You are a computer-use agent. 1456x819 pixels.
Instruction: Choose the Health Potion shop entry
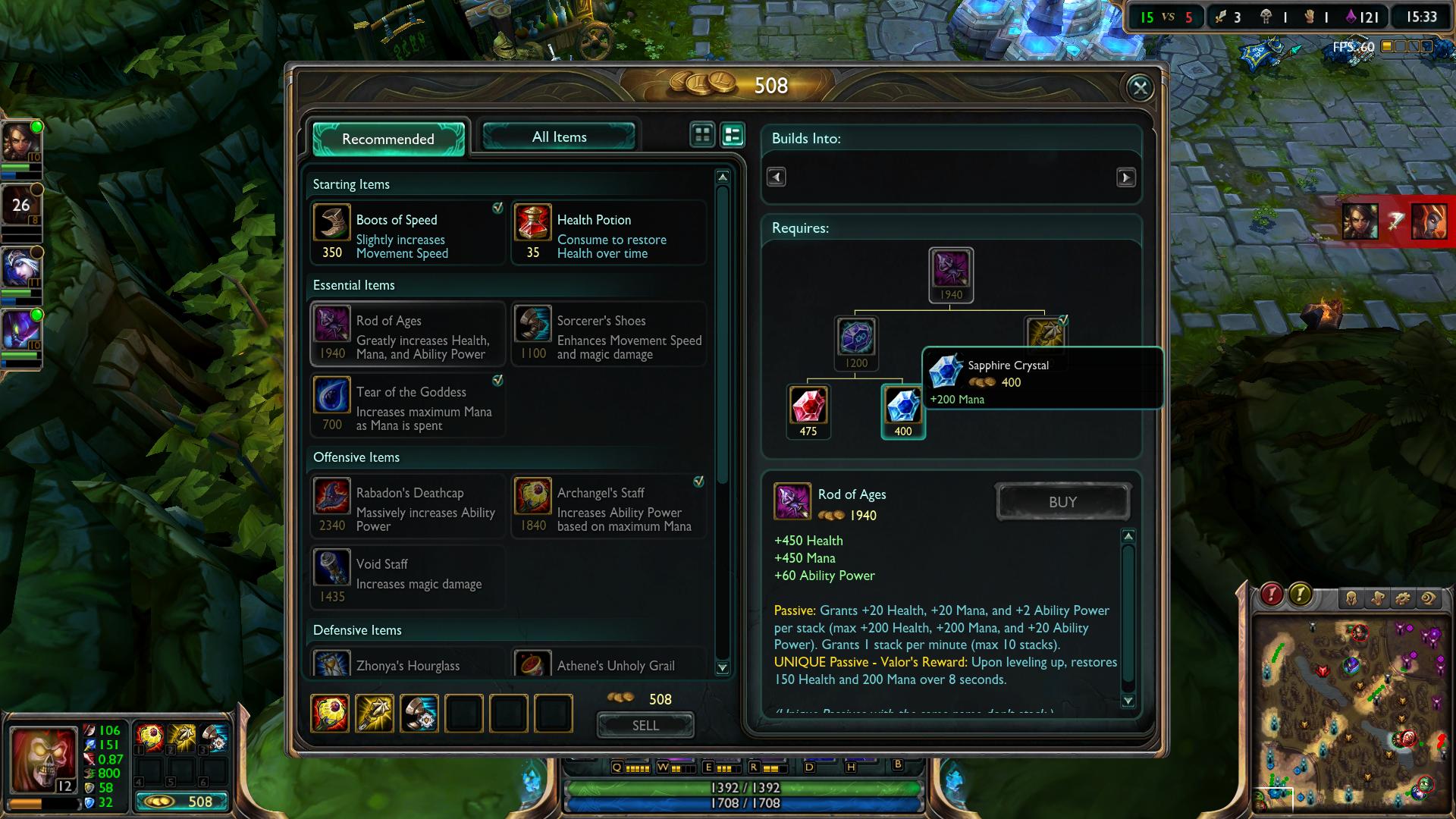coord(608,234)
